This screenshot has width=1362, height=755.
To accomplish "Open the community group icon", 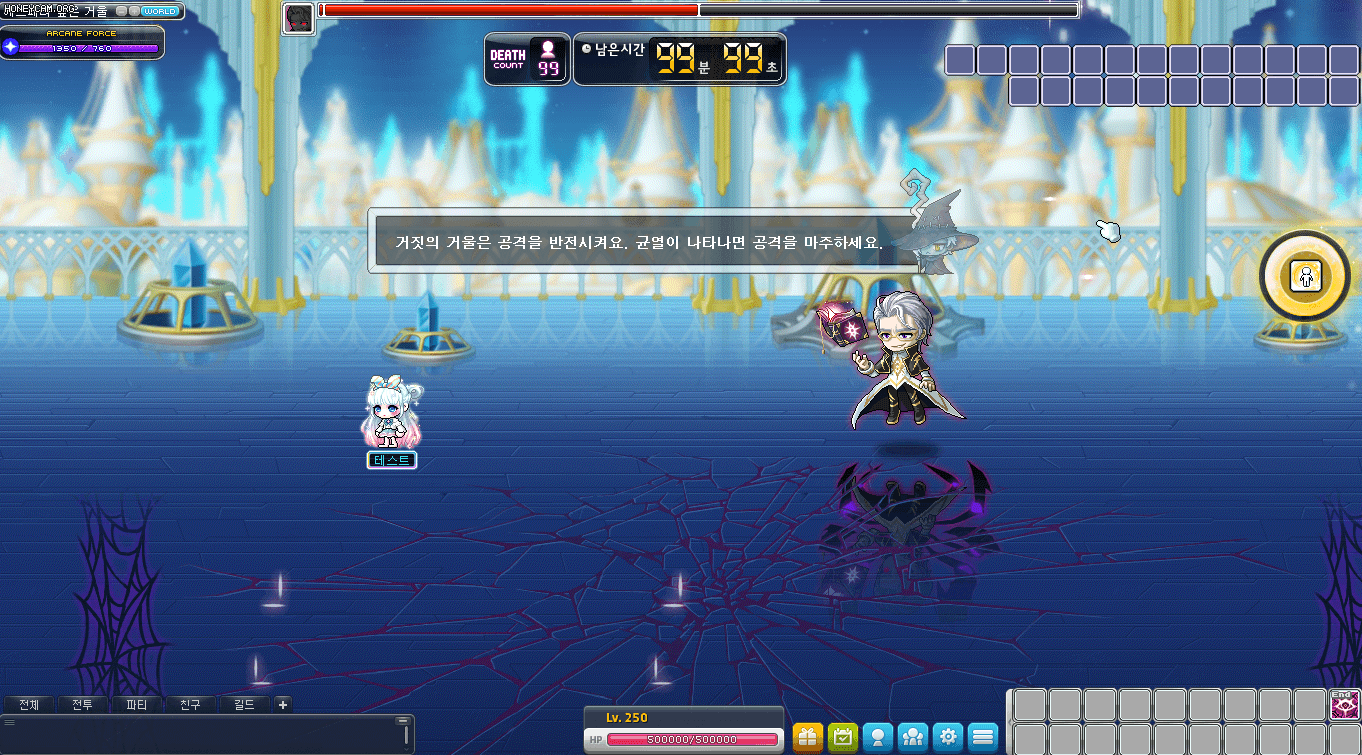I will pyautogui.click(x=913, y=738).
